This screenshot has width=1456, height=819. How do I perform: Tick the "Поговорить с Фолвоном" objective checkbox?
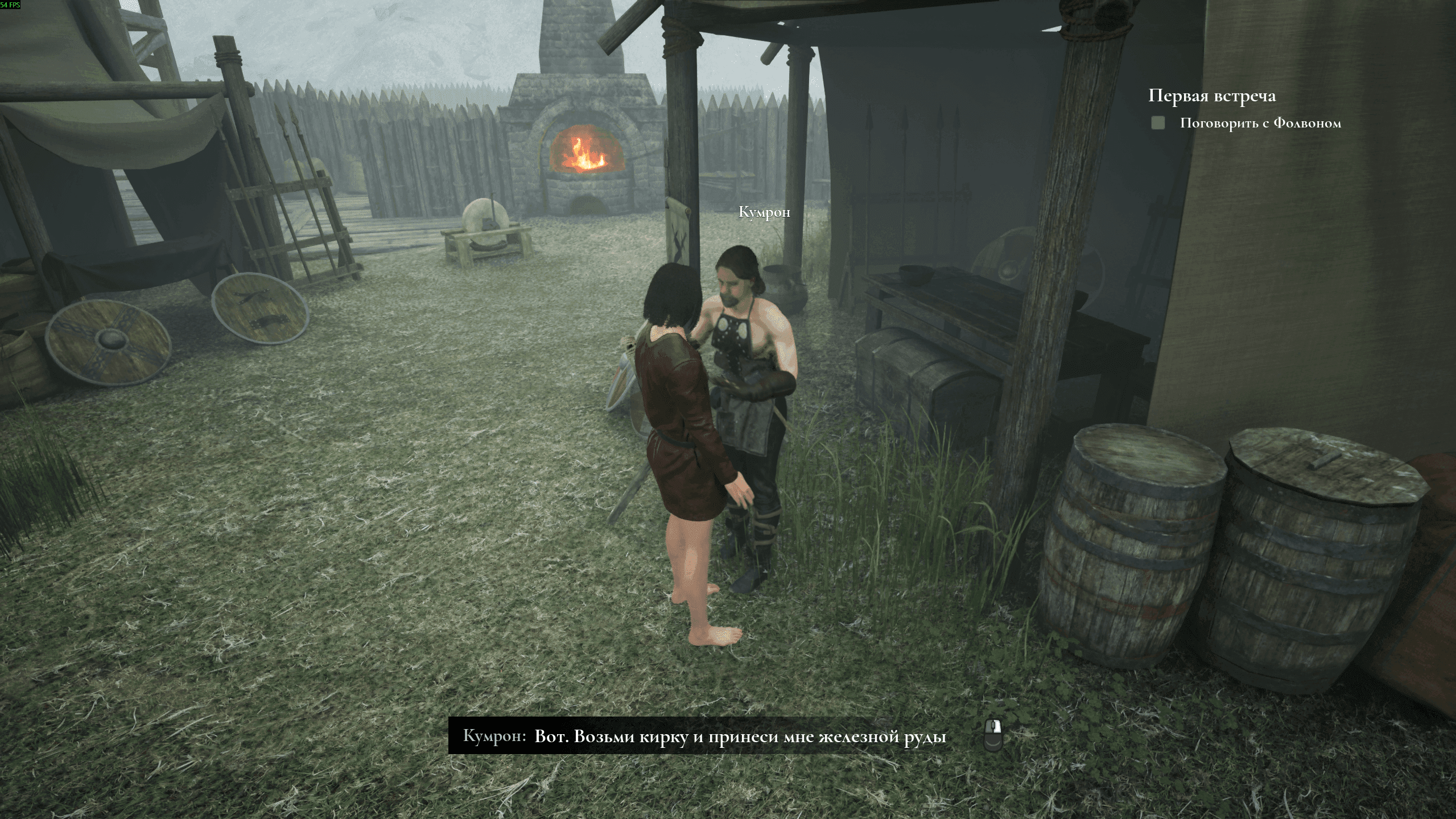click(x=1158, y=123)
